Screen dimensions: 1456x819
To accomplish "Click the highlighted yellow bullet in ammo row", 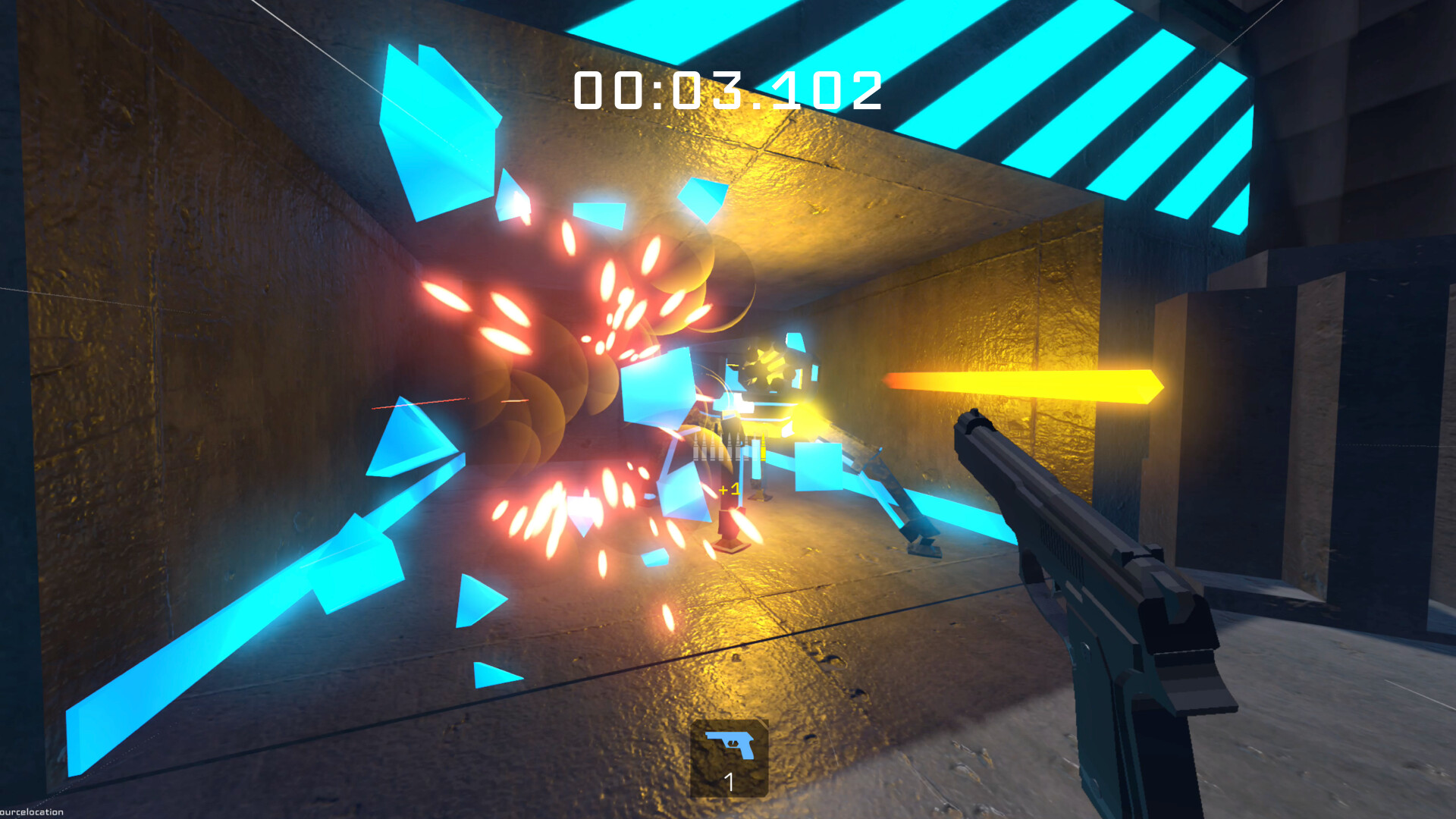I will click(763, 447).
